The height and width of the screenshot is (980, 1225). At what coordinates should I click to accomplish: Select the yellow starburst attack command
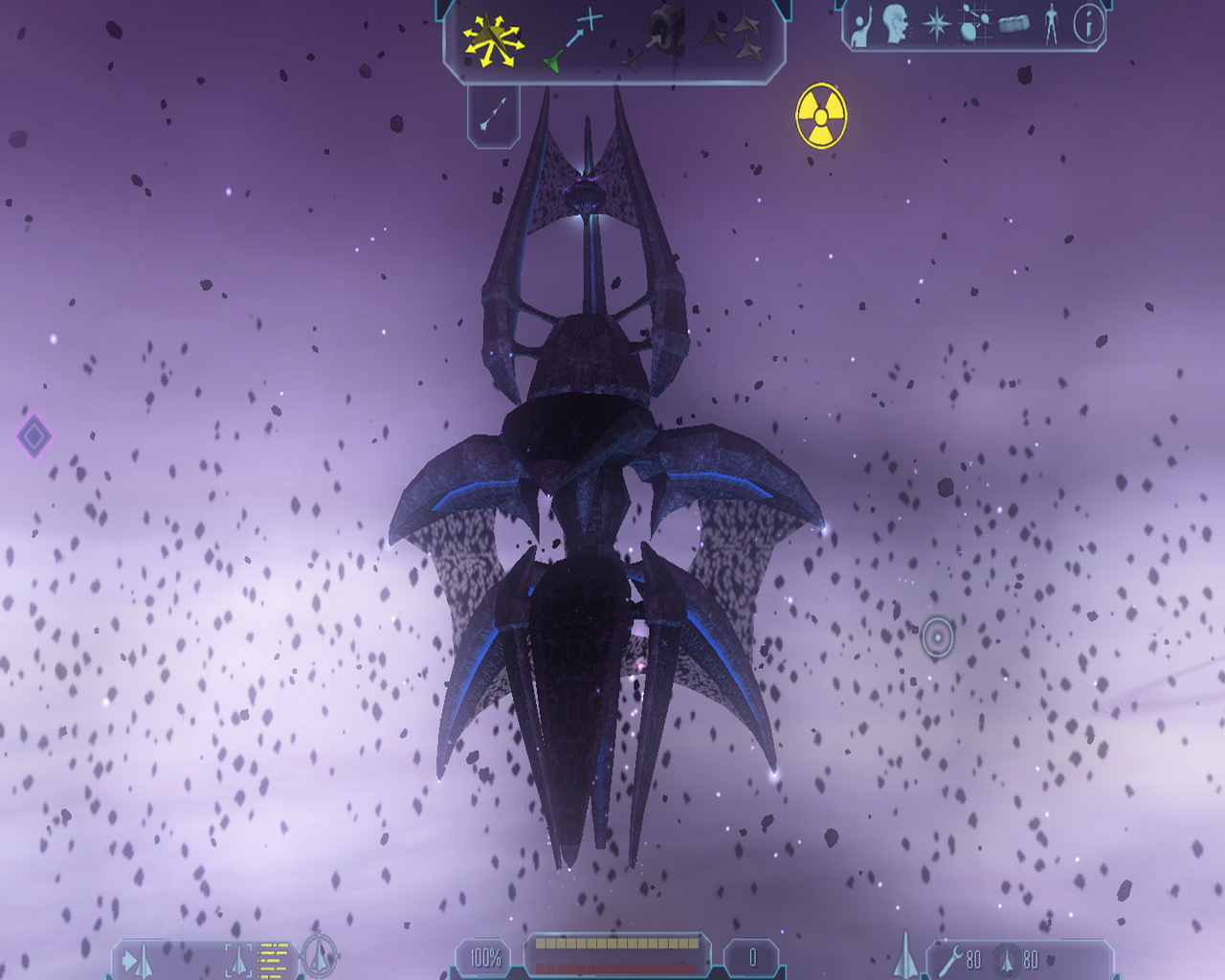point(492,41)
